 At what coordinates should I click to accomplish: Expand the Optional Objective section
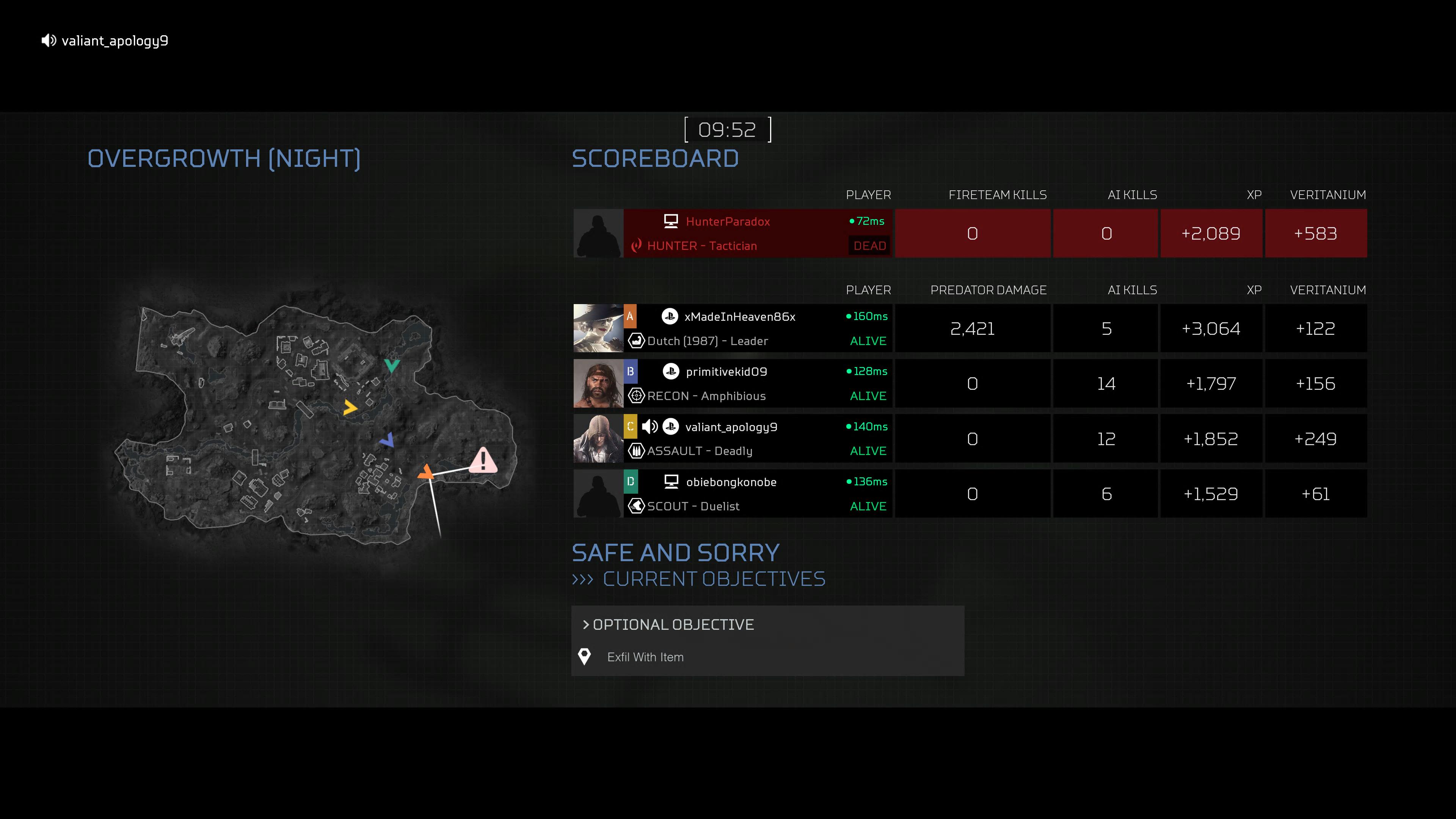click(673, 624)
